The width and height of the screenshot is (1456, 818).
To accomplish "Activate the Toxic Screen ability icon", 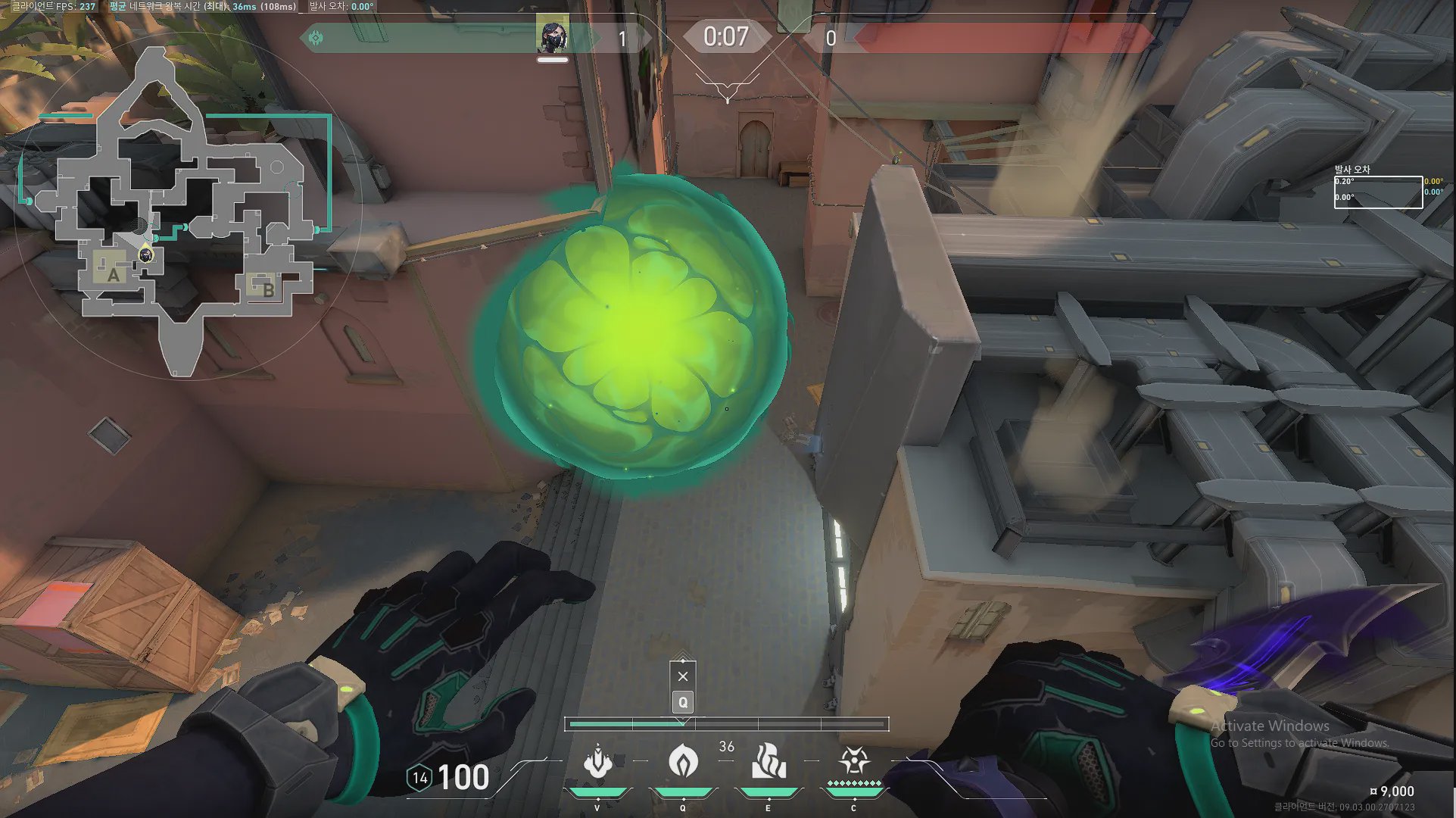I will pos(768,761).
